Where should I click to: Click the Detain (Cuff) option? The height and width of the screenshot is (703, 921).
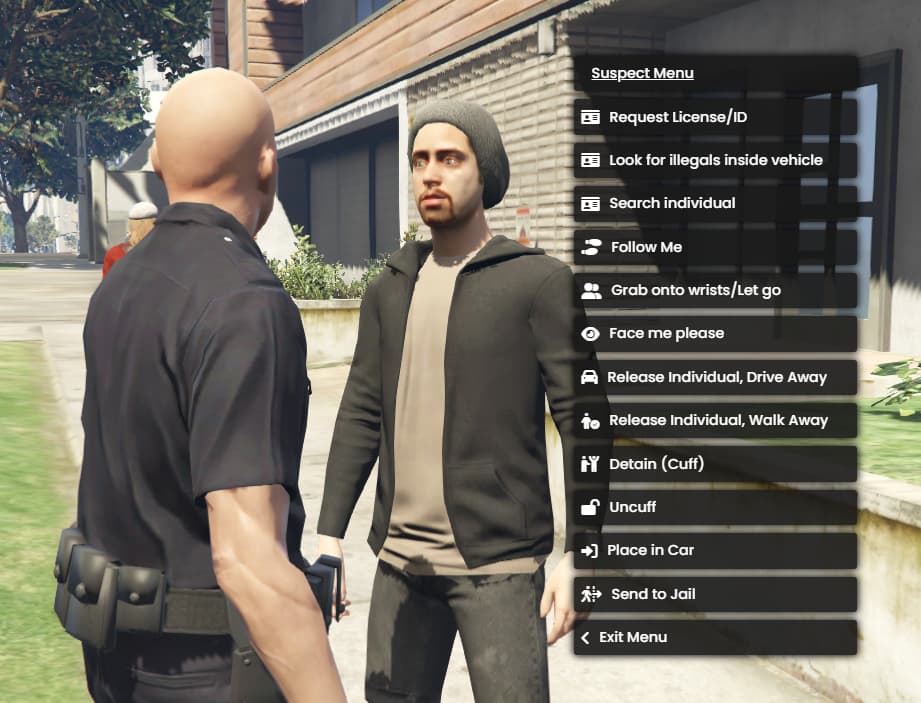[715, 464]
